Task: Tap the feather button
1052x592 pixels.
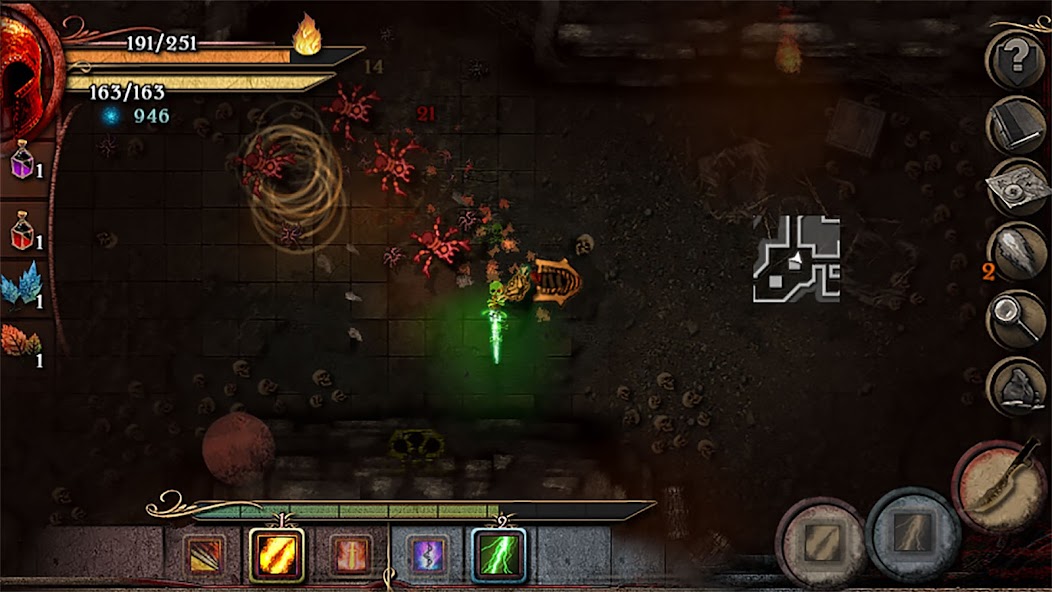Action: coord(1016,254)
